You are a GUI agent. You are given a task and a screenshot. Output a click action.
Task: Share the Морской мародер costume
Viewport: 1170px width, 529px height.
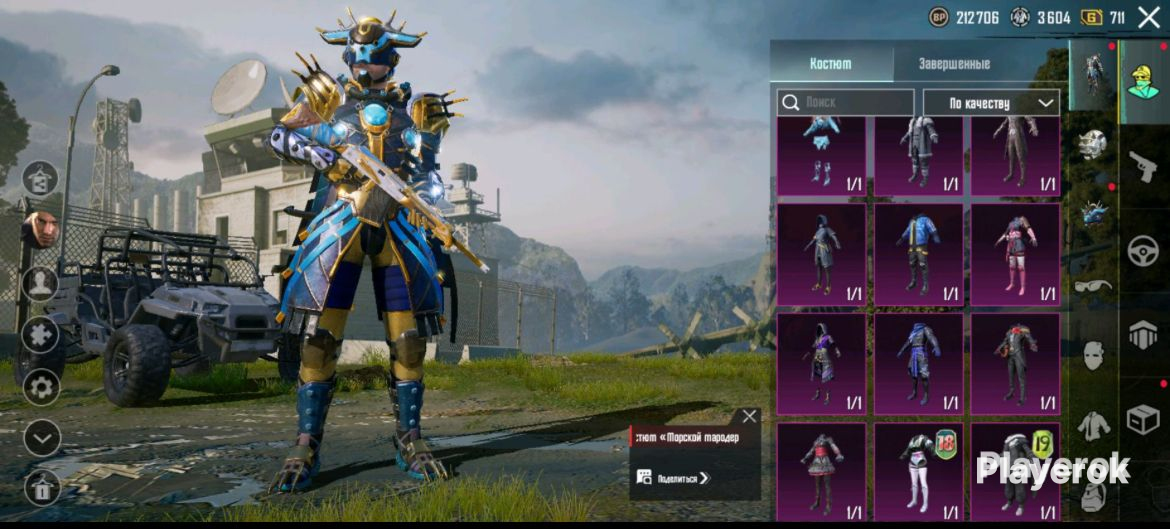click(673, 478)
